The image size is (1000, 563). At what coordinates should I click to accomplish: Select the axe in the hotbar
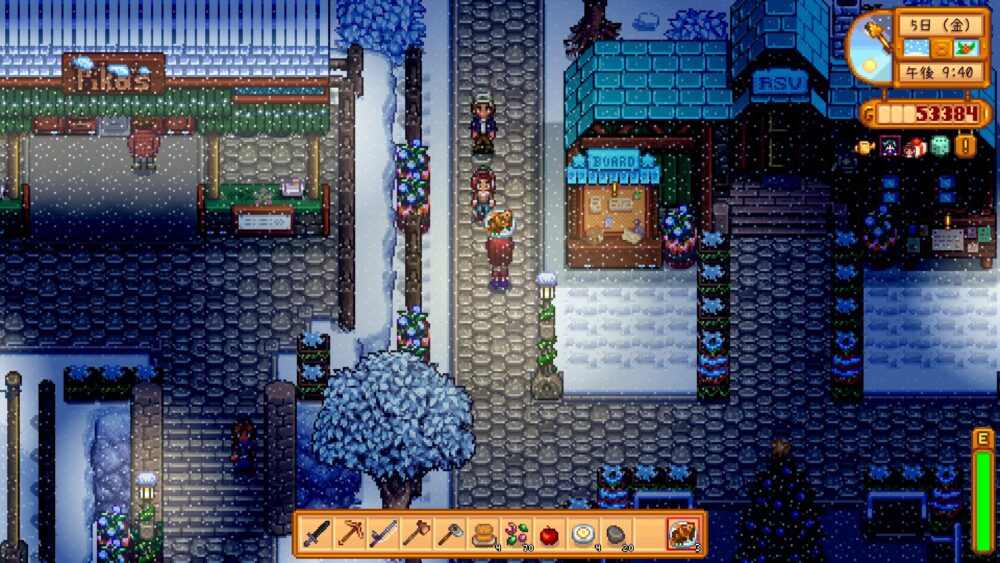click(449, 534)
